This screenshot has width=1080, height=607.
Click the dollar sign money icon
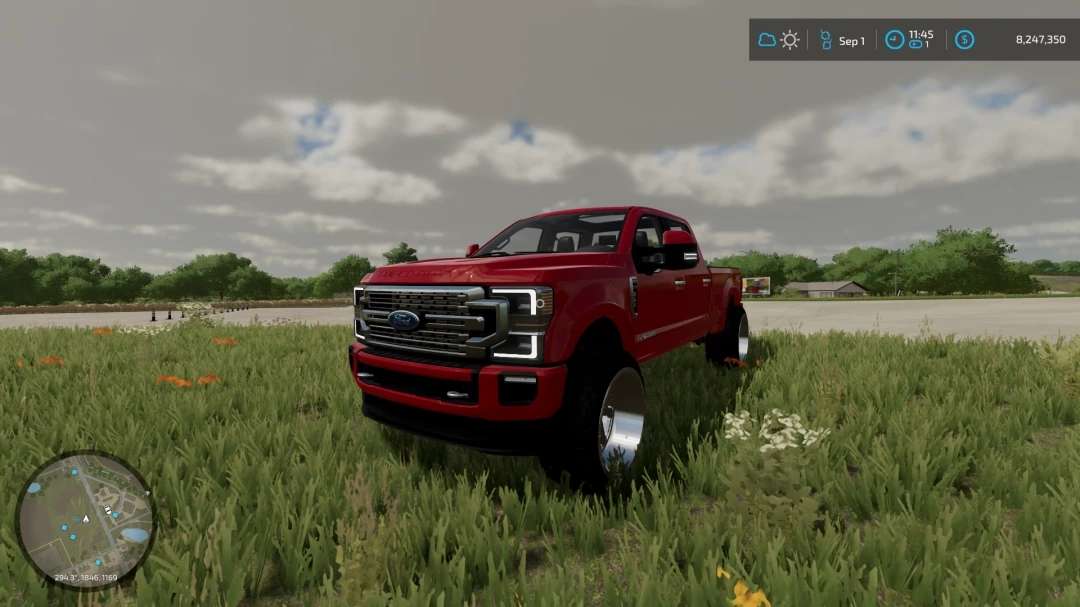pos(964,40)
